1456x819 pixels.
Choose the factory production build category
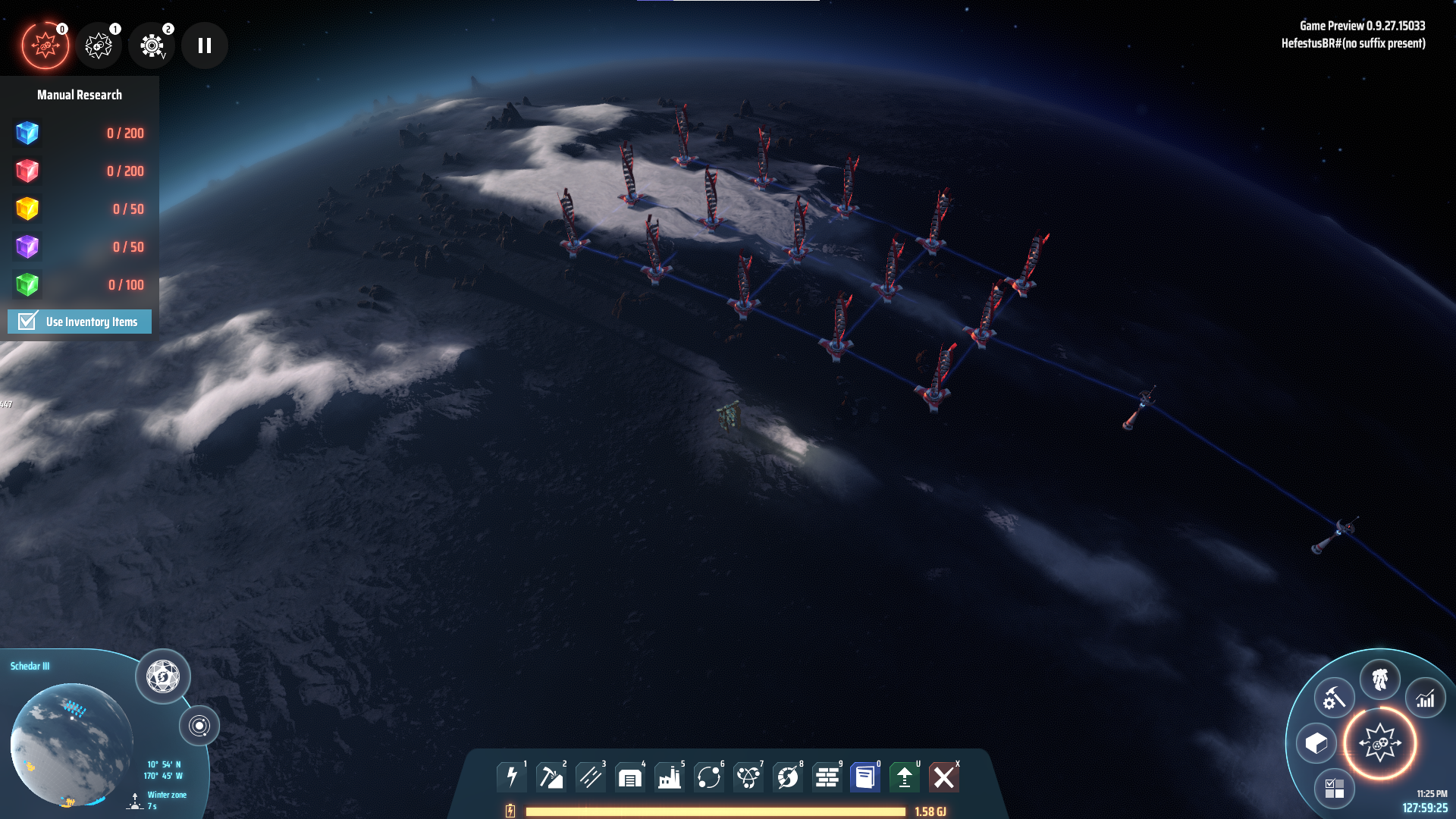point(670,777)
